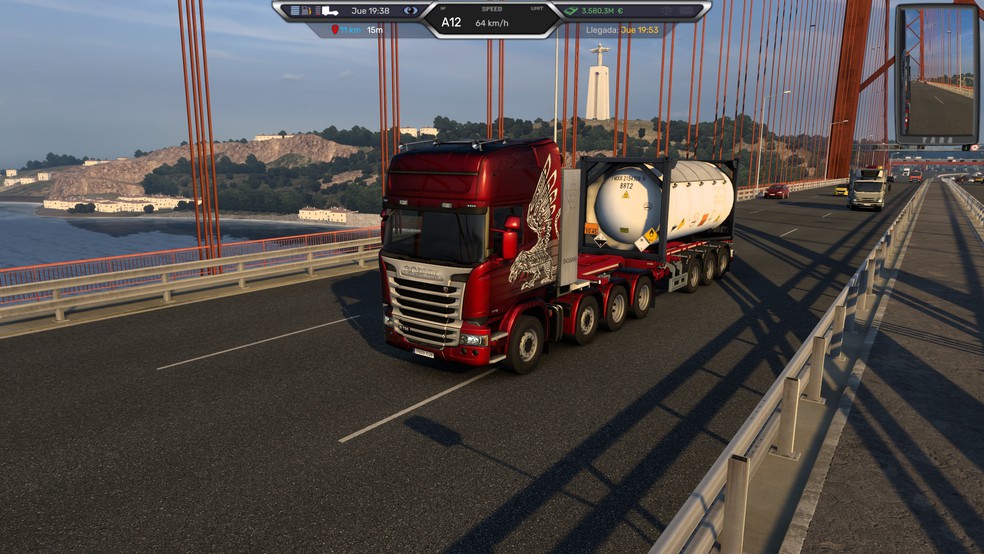Click the green money icon
Viewport: 984px width, 554px height.
(571, 11)
